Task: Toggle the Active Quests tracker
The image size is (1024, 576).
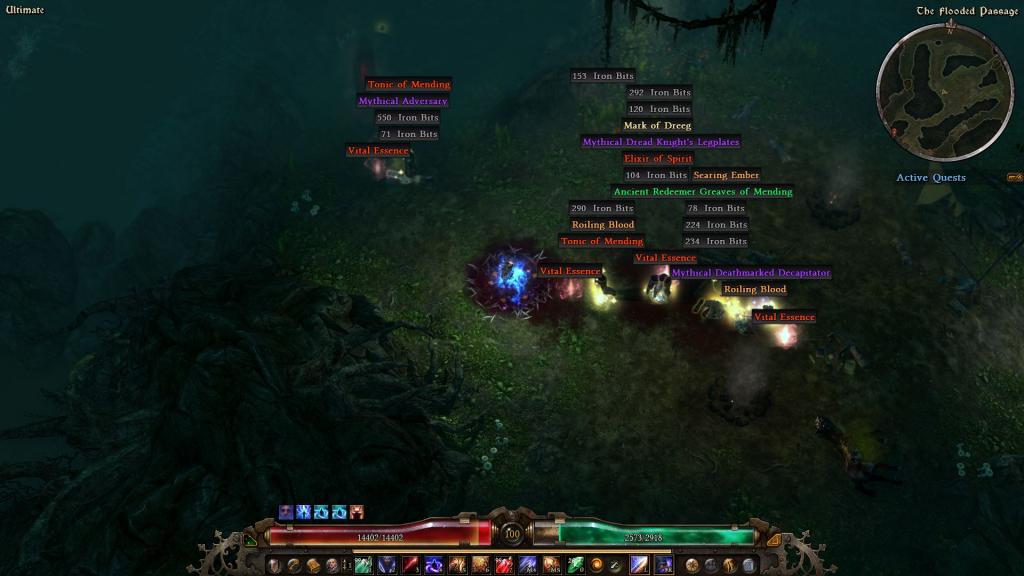Action: pos(930,178)
